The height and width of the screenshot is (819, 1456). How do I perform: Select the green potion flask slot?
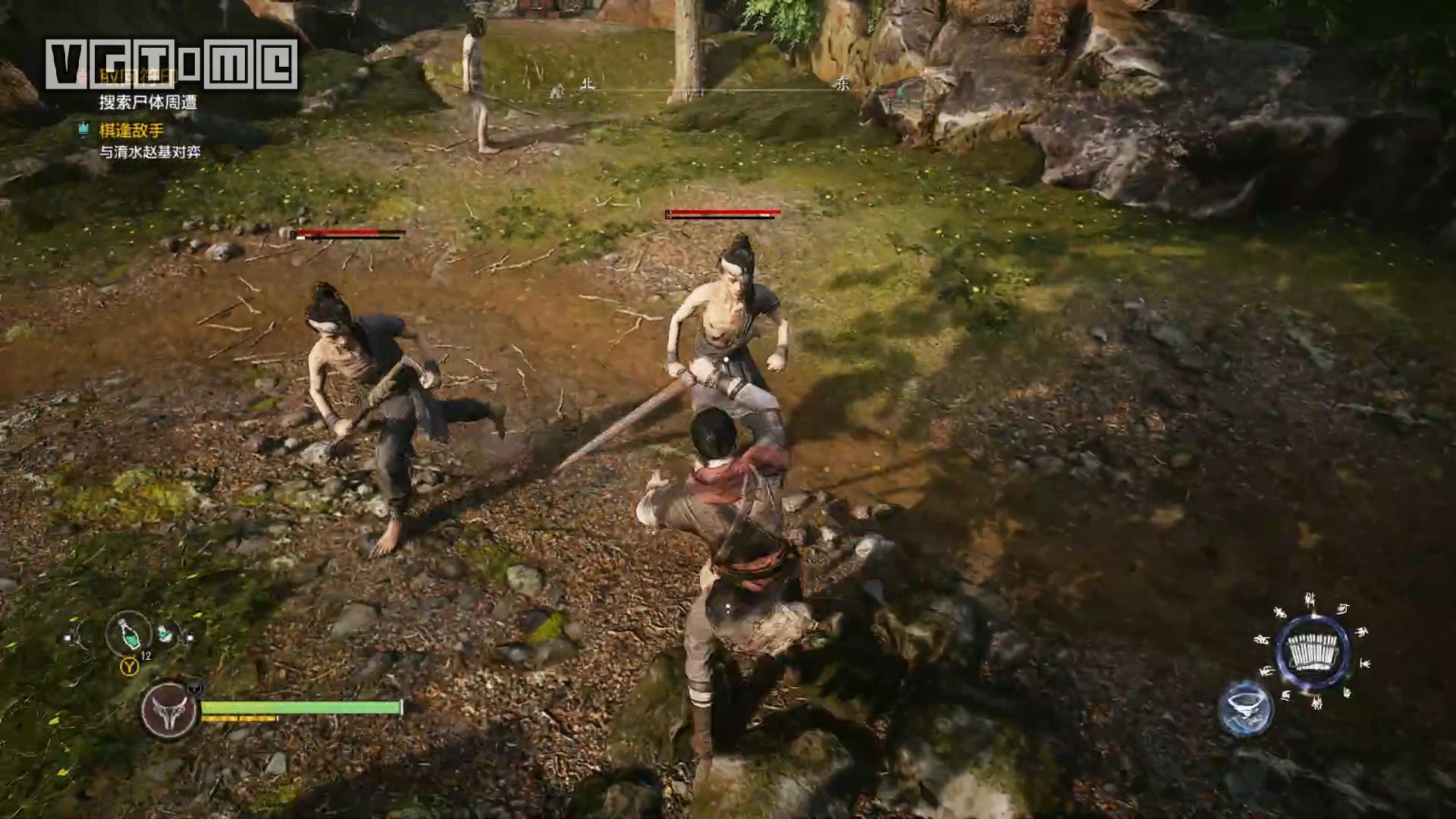[x=128, y=634]
